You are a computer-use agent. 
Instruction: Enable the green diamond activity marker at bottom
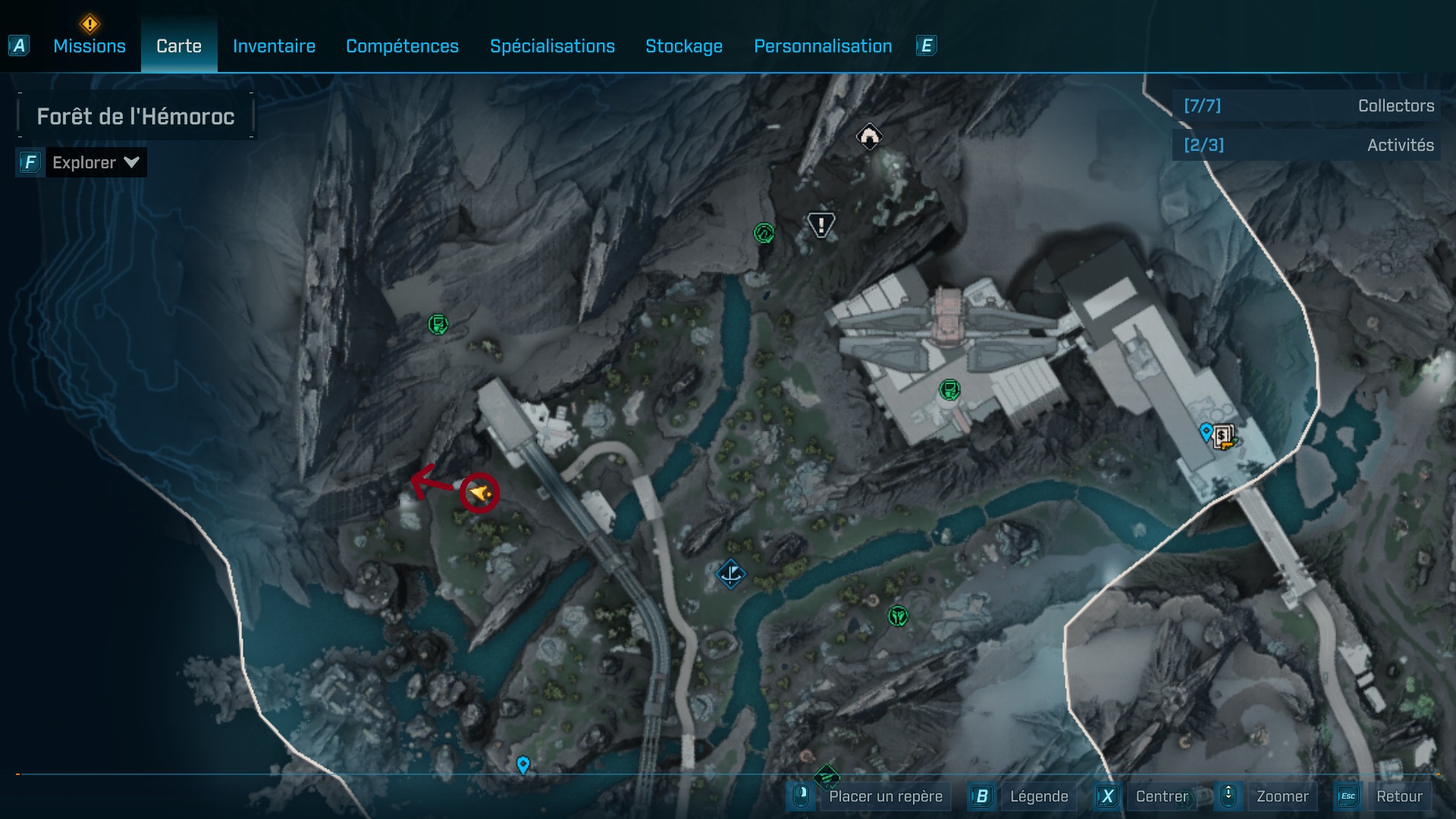pos(825,777)
